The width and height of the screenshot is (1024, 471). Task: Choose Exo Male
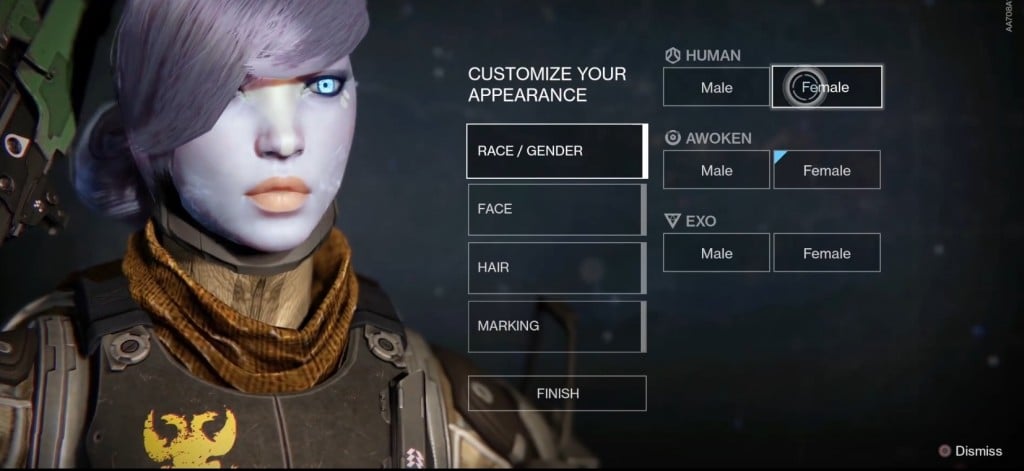point(716,253)
